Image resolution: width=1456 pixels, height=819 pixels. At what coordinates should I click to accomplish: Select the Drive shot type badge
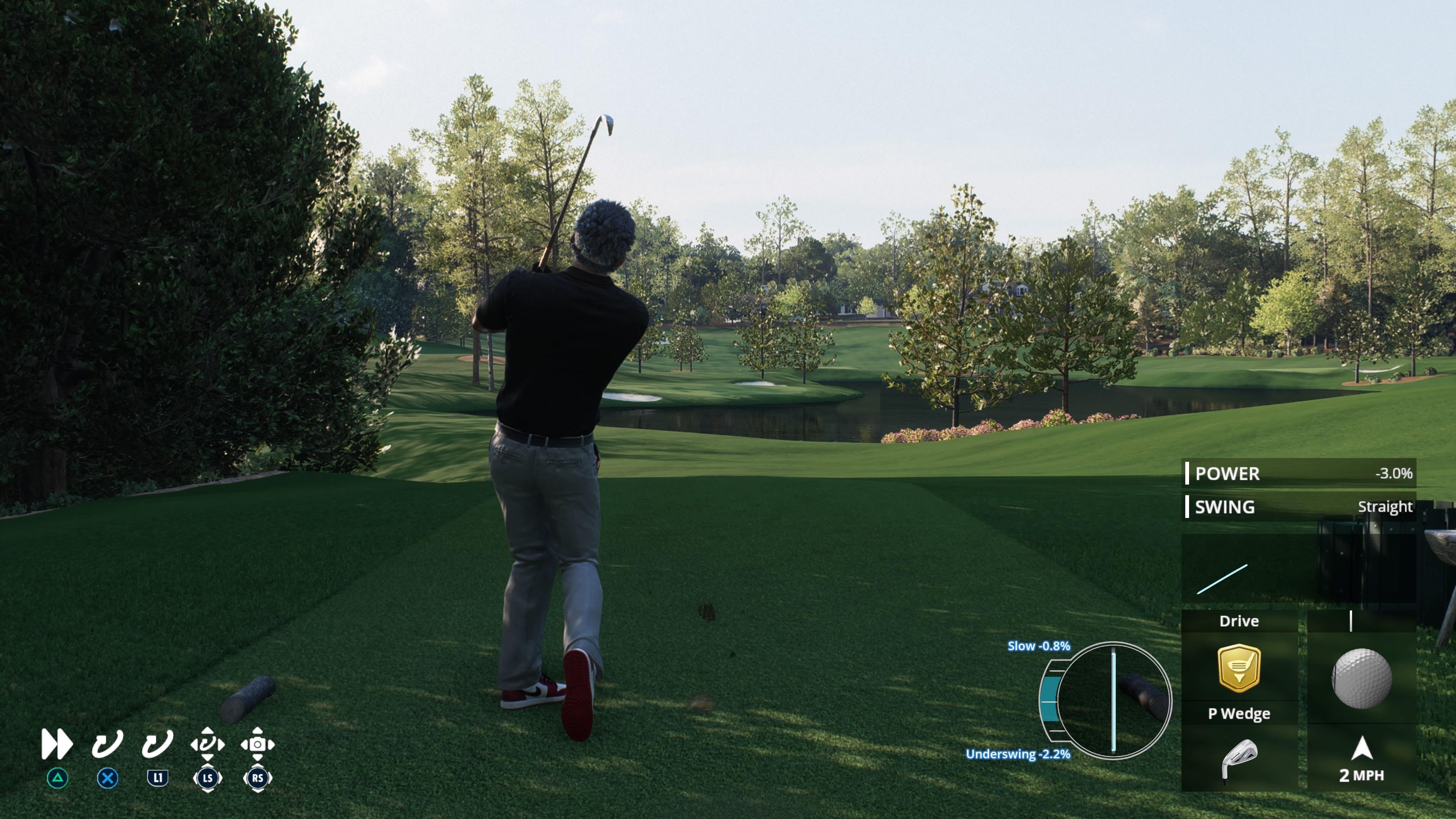(1238, 668)
